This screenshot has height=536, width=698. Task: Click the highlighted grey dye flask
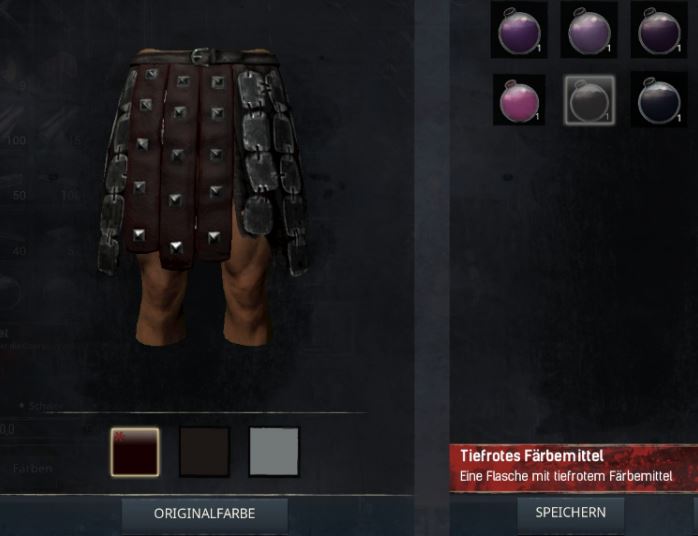point(589,100)
